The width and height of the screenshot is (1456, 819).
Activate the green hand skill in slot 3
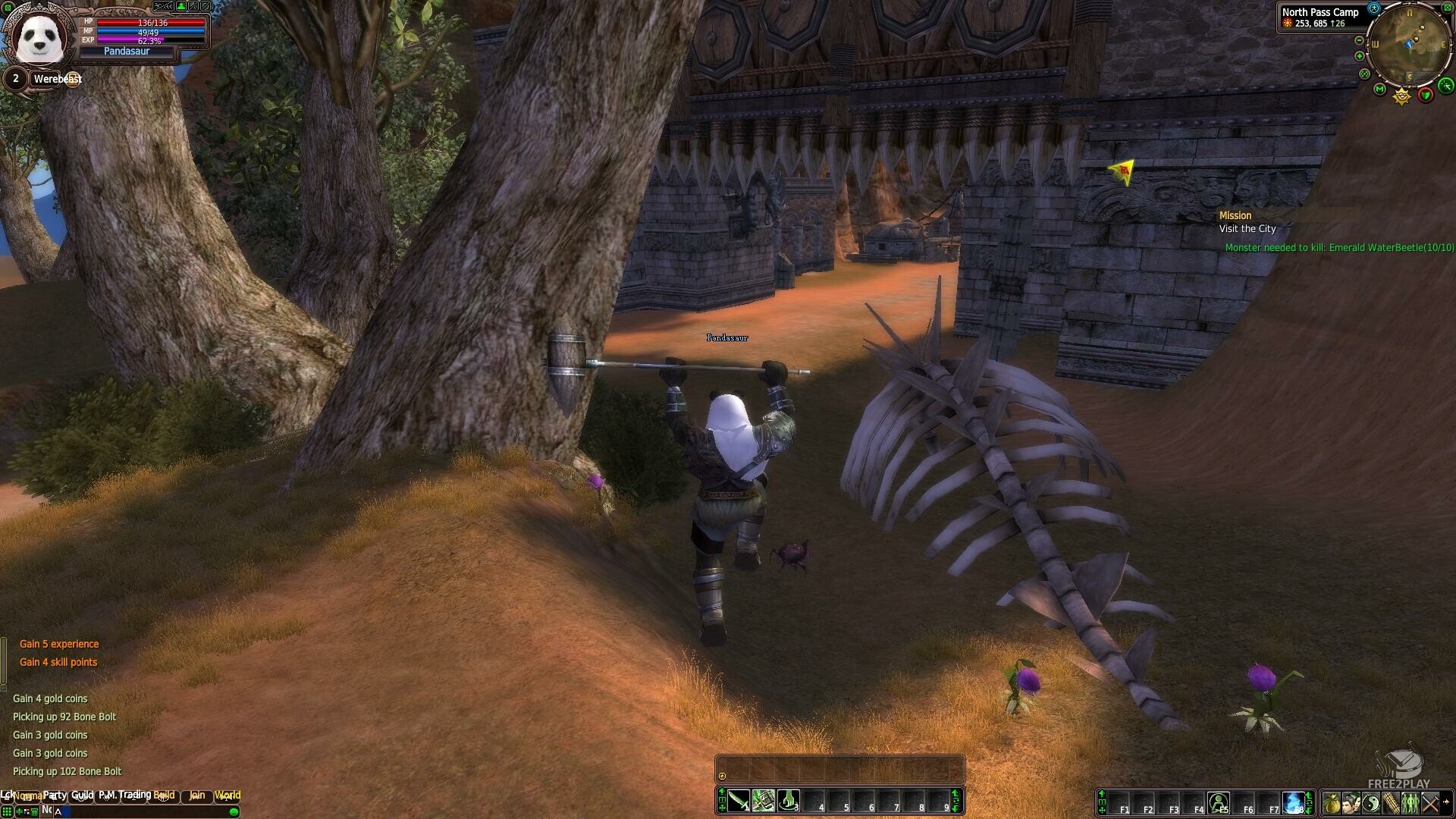point(788,801)
